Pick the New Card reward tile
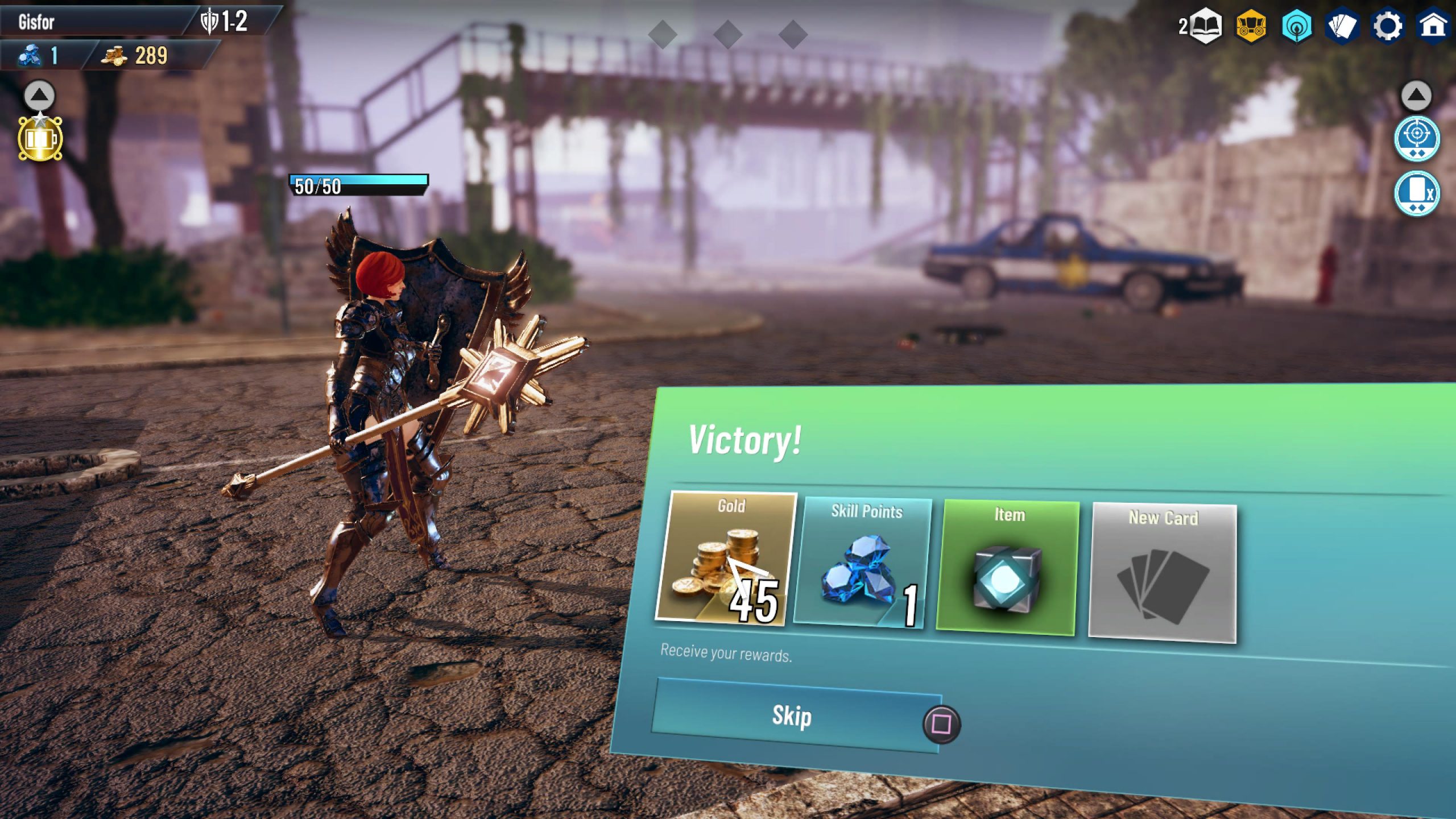This screenshot has width=1456, height=819. tap(1163, 573)
